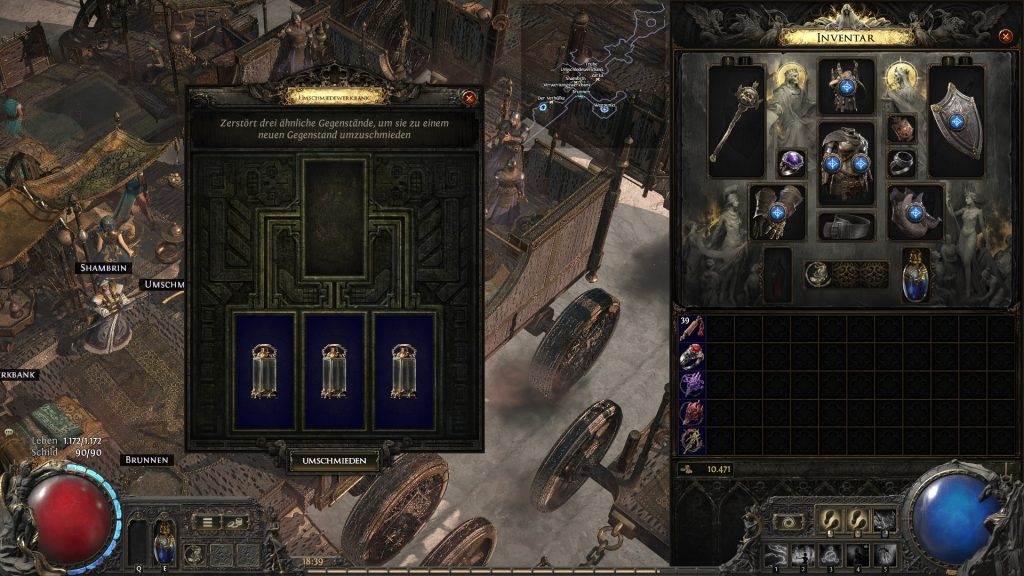Choose the equipped body armour
The width and height of the screenshot is (1024, 576).
[846, 163]
